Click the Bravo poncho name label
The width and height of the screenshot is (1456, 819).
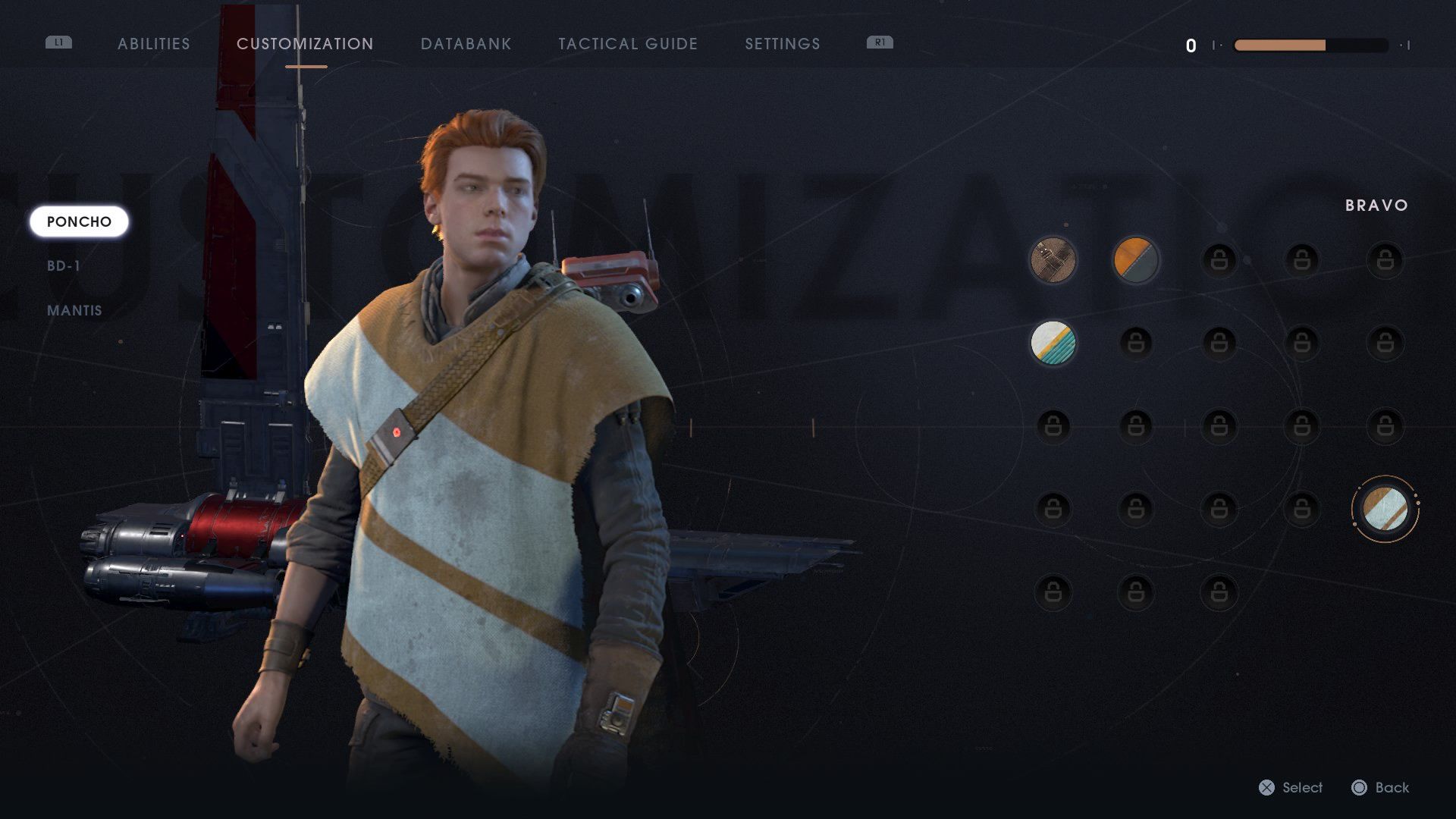click(1376, 205)
